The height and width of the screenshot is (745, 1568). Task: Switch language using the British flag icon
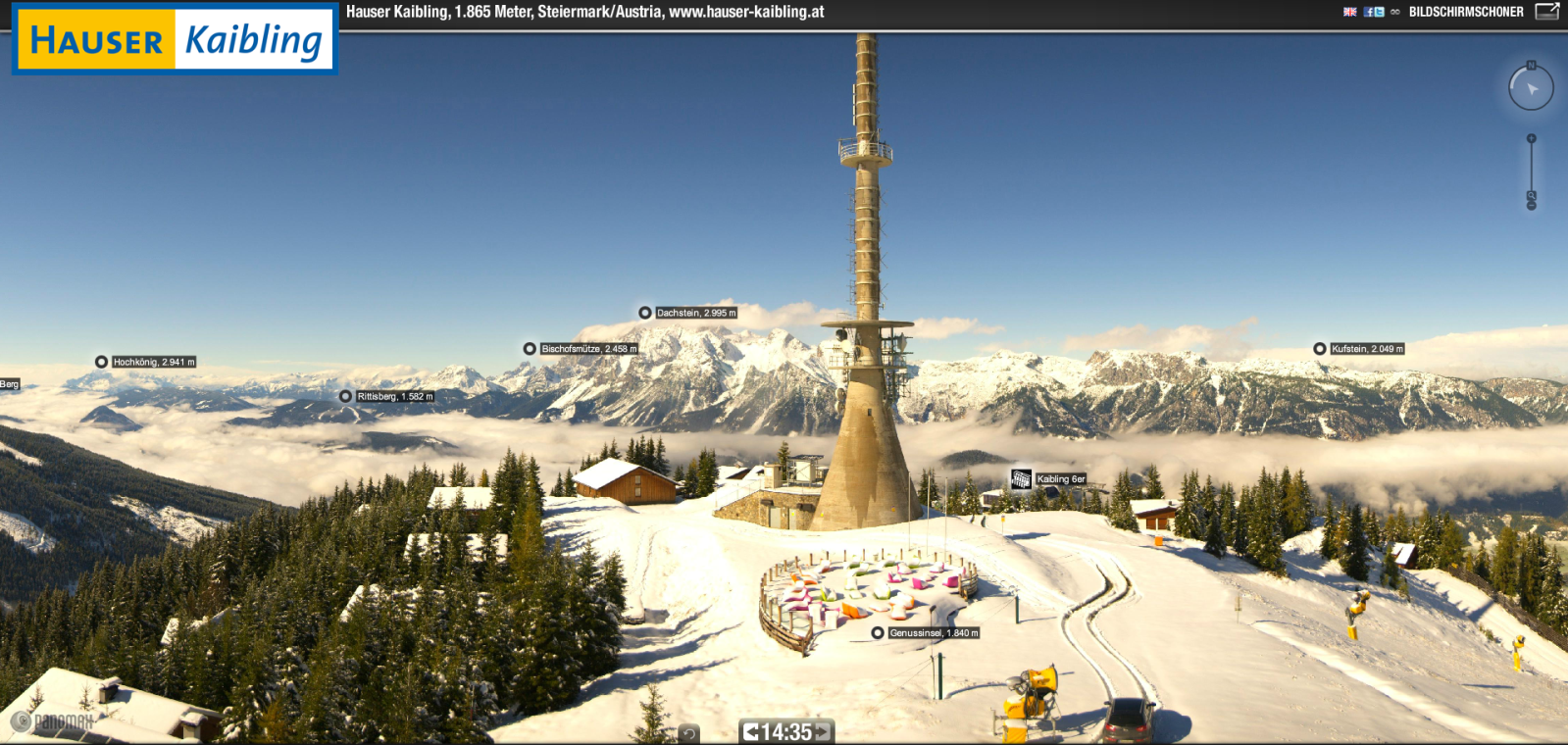1350,13
